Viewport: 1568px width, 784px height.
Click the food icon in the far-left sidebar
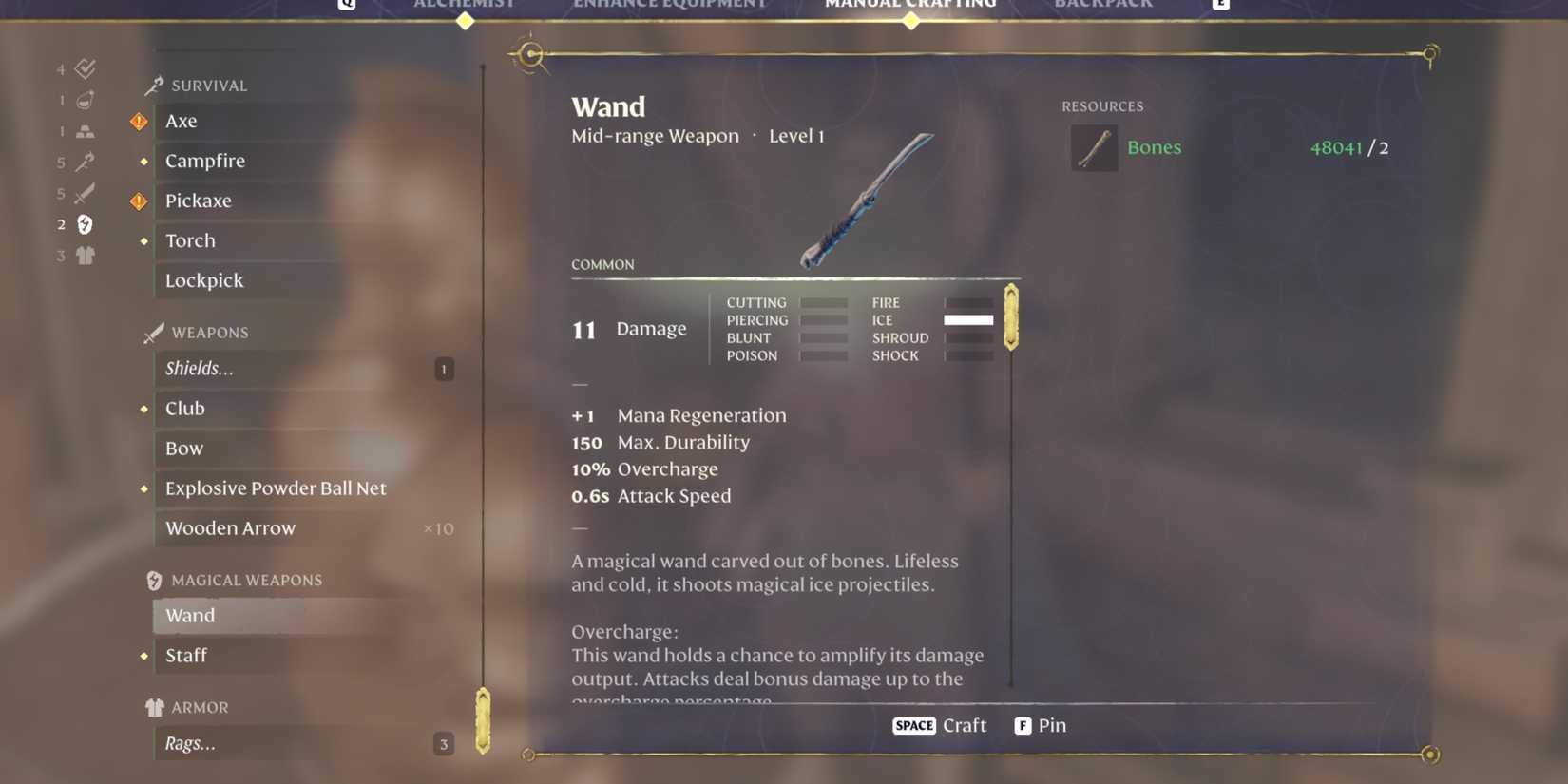[86, 99]
